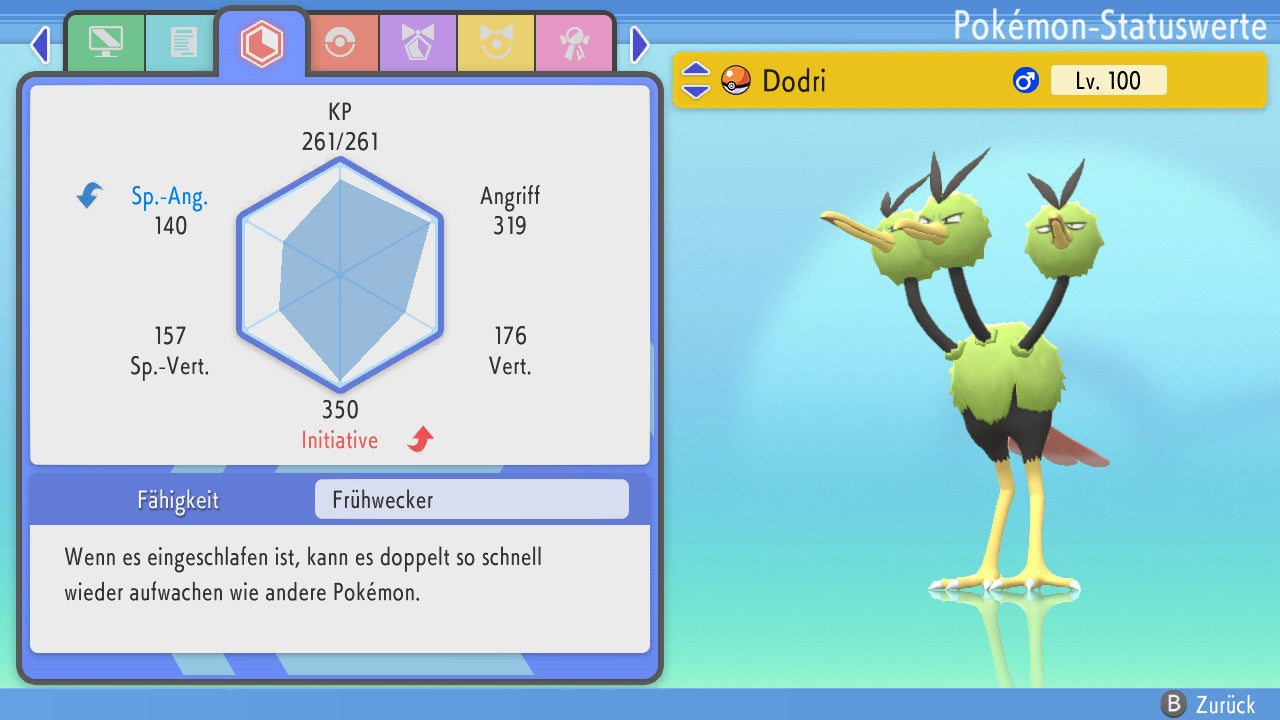Image resolution: width=1280 pixels, height=720 pixels.
Task: Click the left arrow beside the tabs
Action: tap(40, 44)
